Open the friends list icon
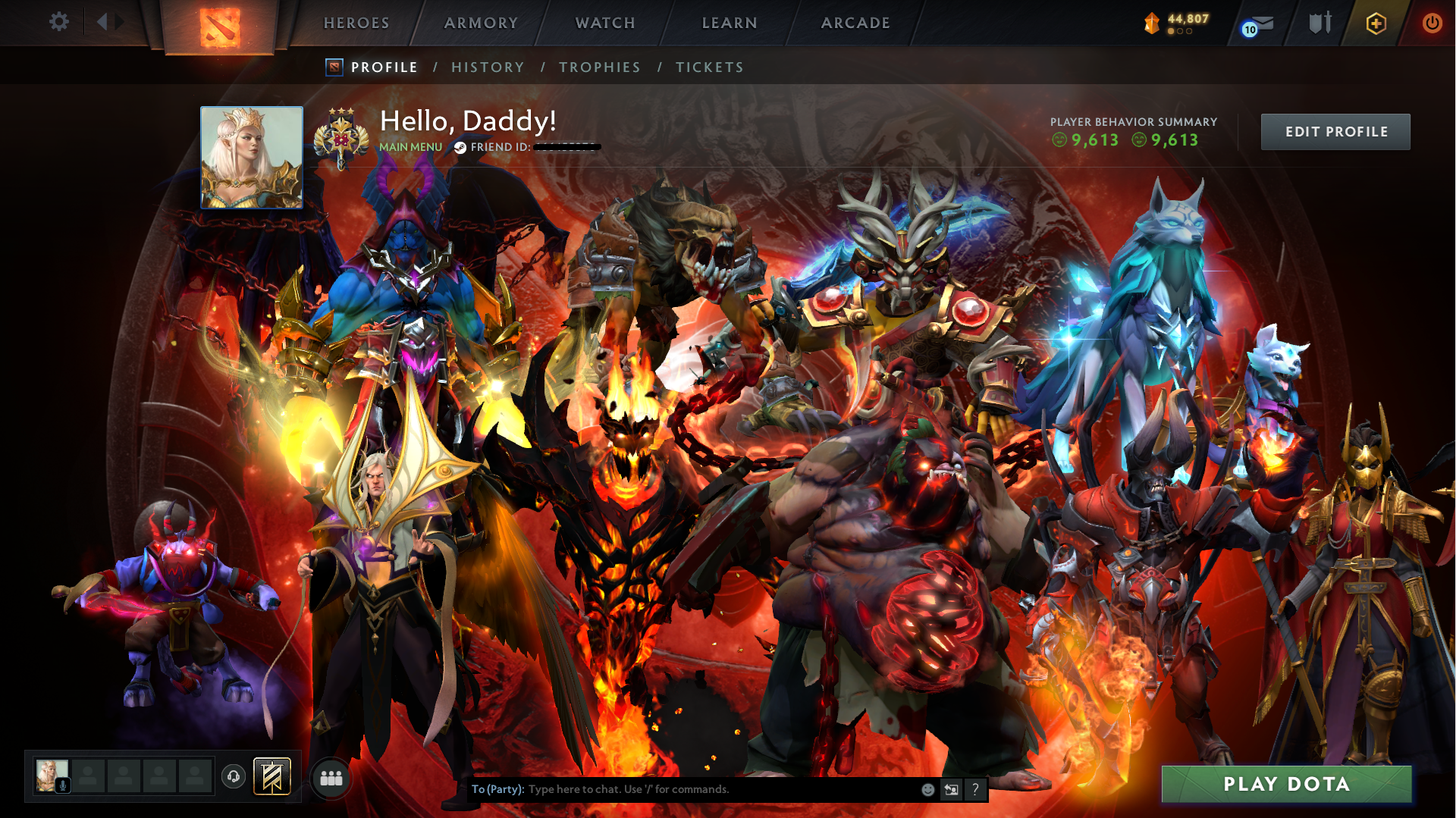This screenshot has height=818, width=1456. pos(330,777)
